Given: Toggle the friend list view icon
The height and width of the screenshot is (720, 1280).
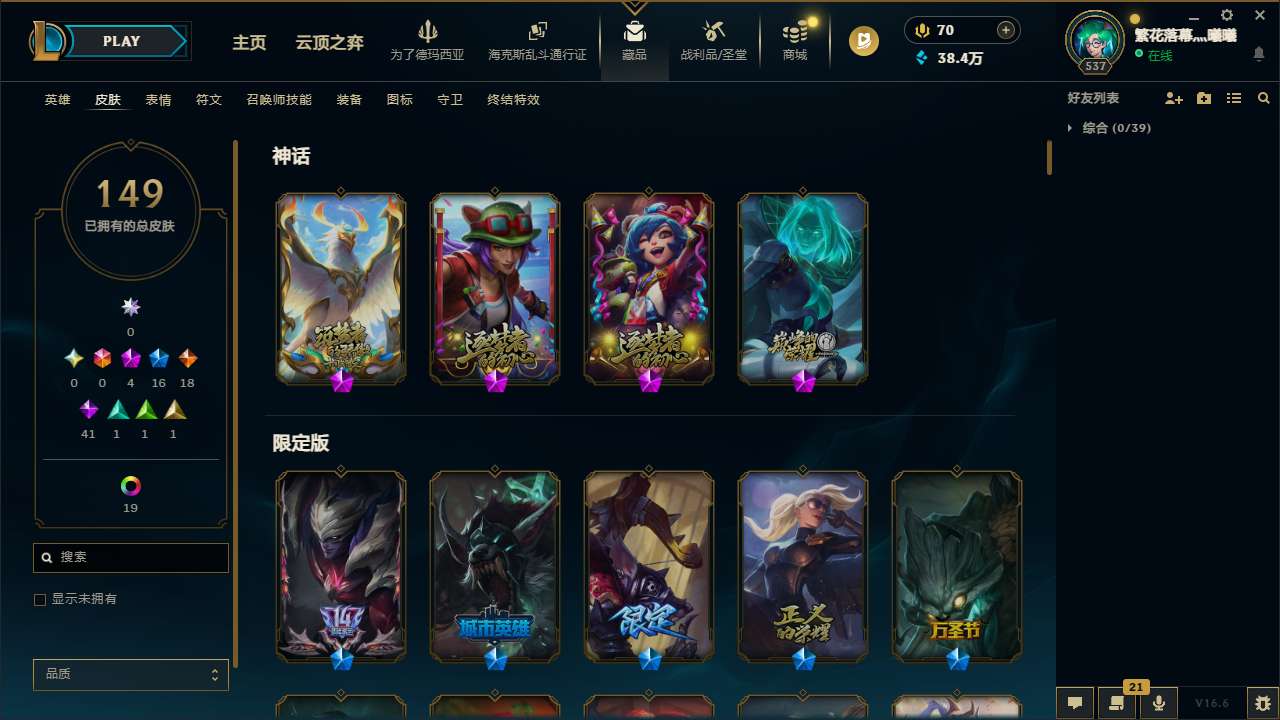Looking at the screenshot, I should click(1234, 98).
